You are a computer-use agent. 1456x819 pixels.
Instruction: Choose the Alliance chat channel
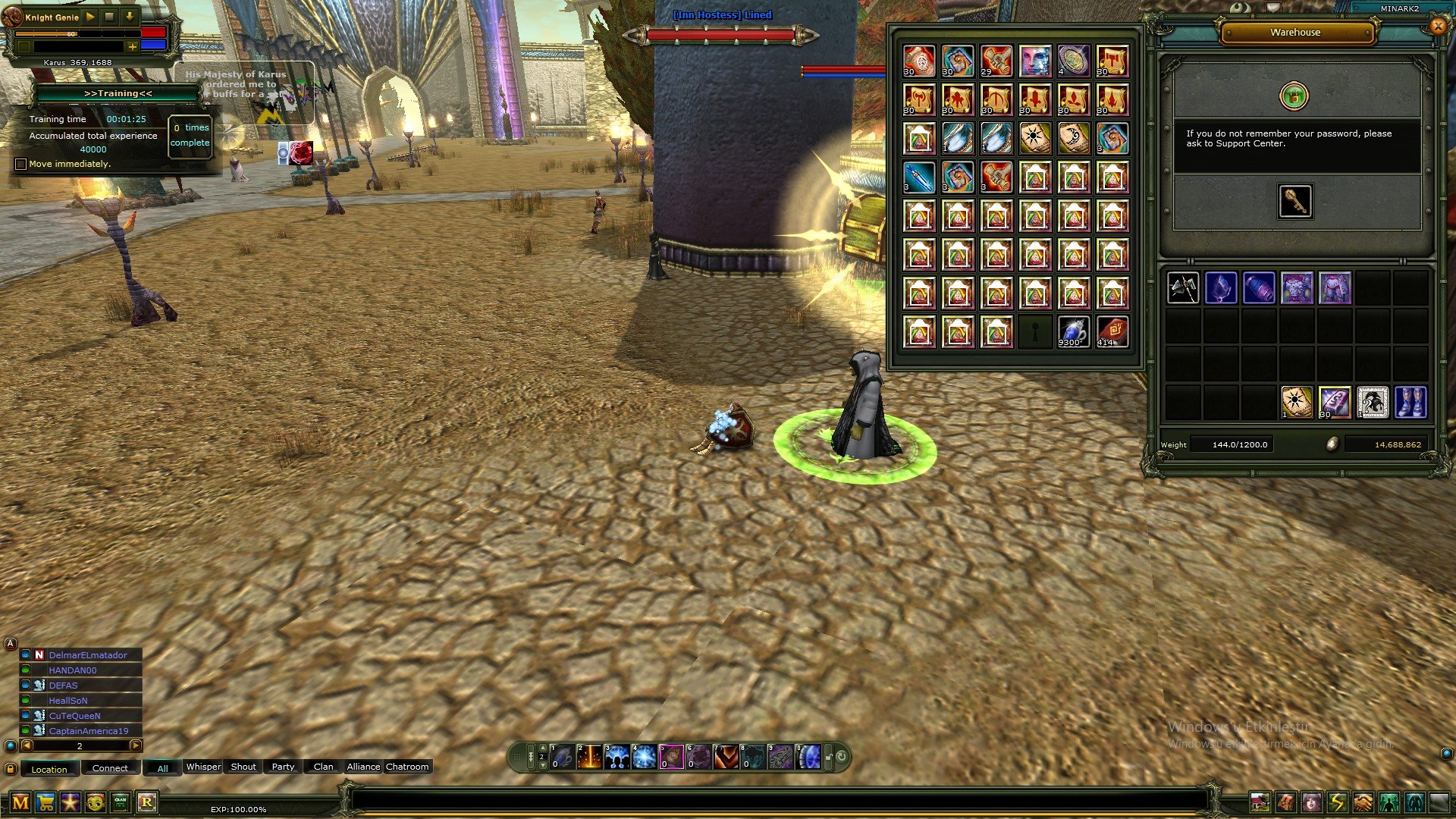363,767
